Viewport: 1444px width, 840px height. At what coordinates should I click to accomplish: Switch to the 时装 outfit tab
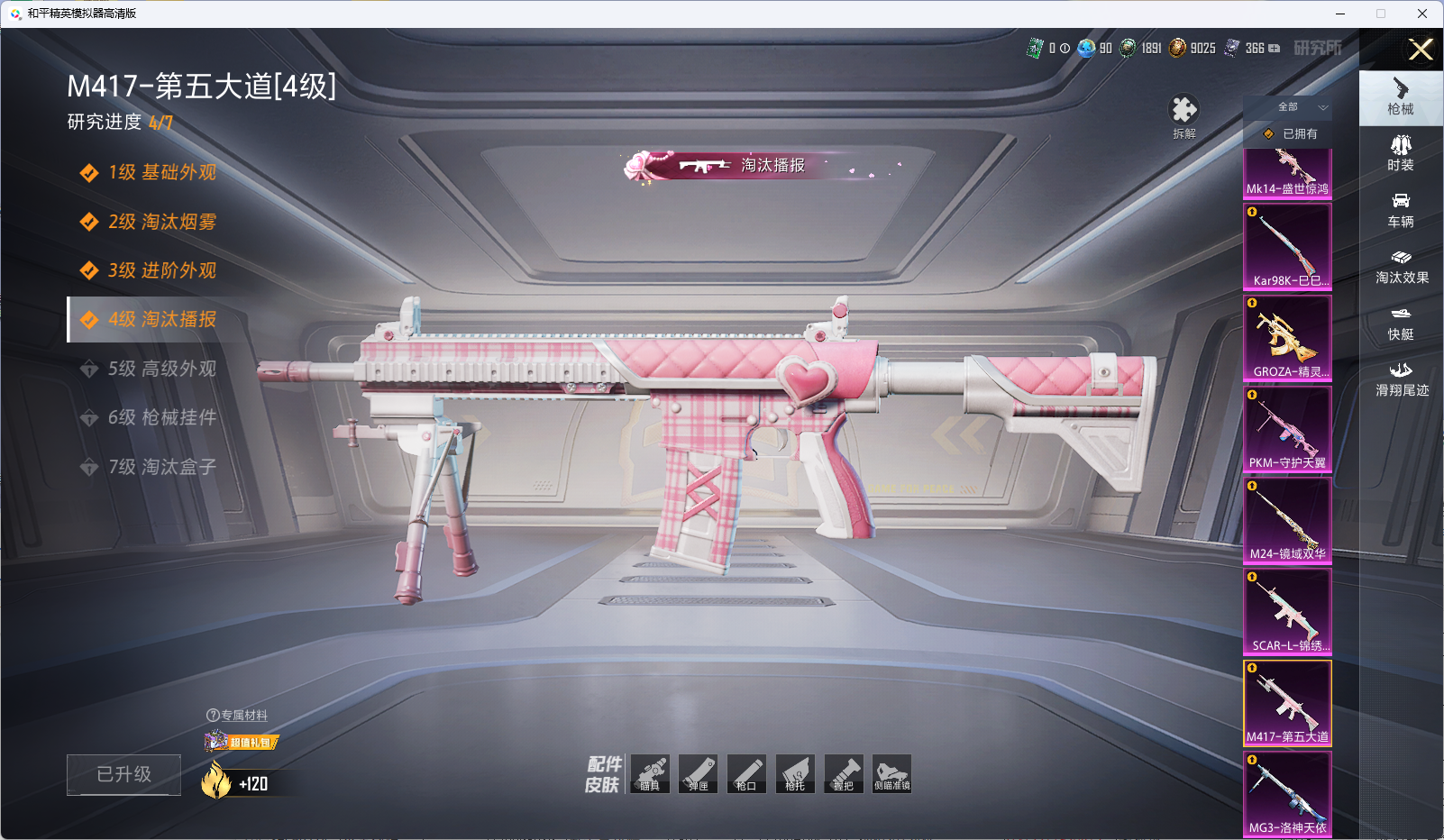pyautogui.click(x=1401, y=152)
